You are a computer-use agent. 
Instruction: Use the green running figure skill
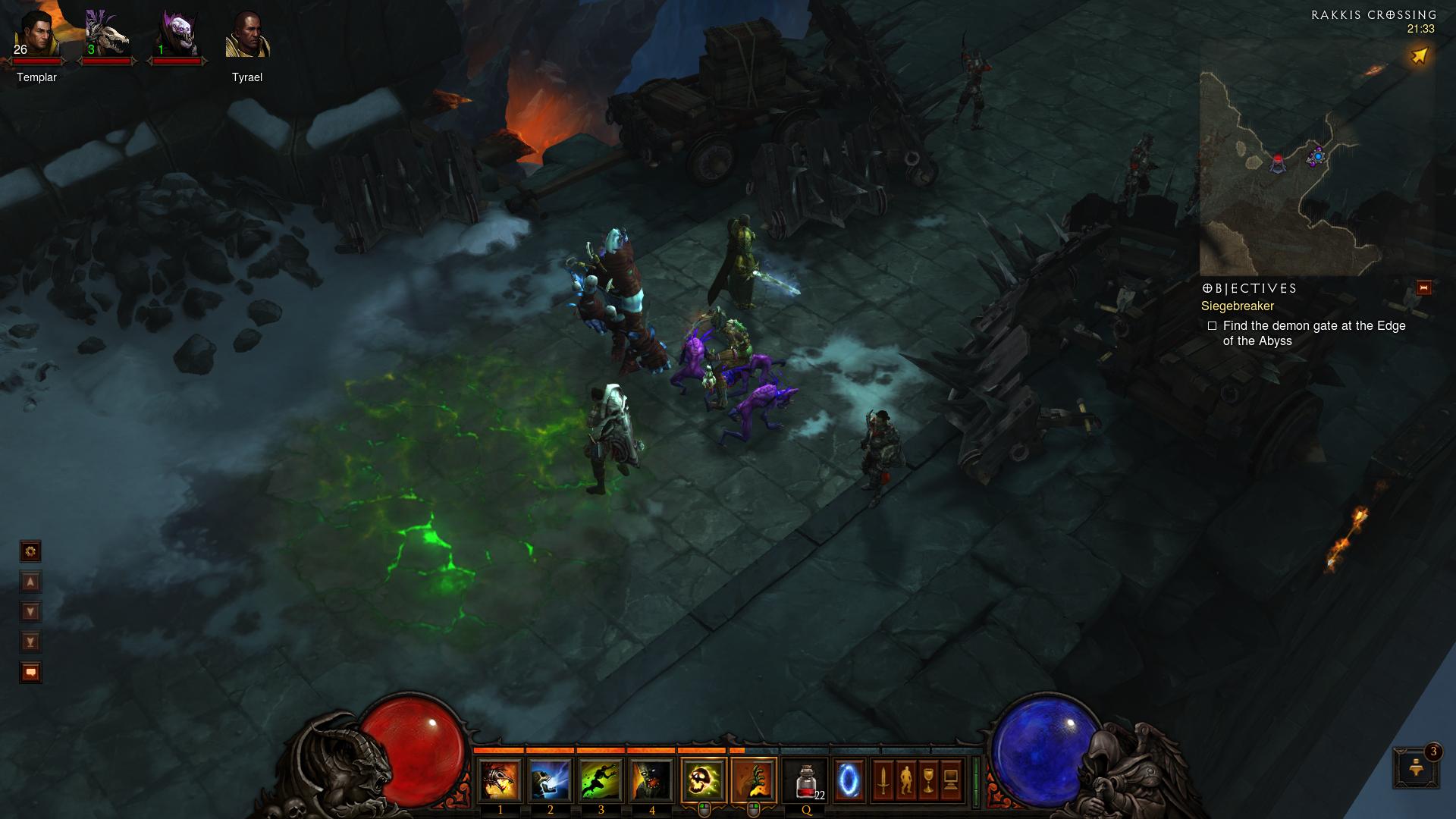tap(601, 781)
